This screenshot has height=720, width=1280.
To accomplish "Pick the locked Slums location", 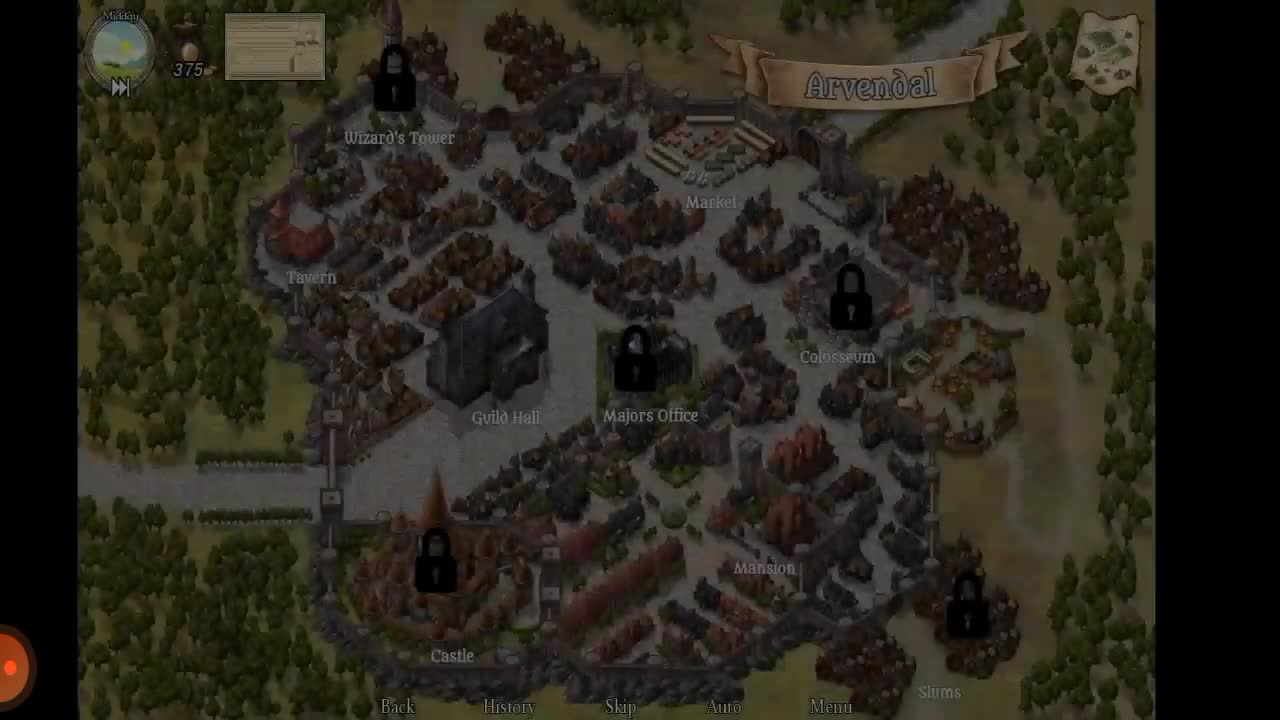I will (939, 691).
